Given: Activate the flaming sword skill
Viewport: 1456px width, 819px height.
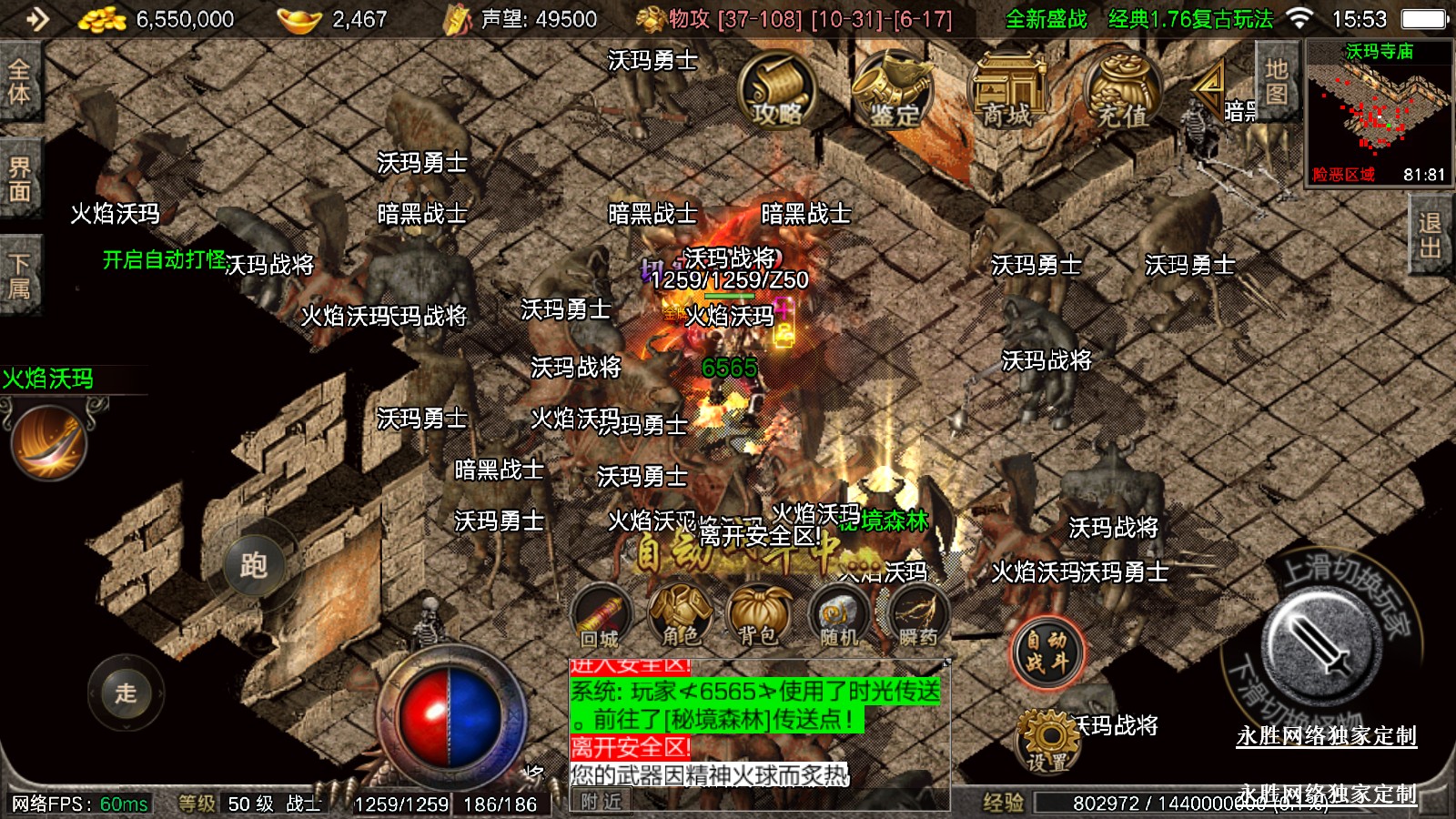Looking at the screenshot, I should [x=48, y=443].
